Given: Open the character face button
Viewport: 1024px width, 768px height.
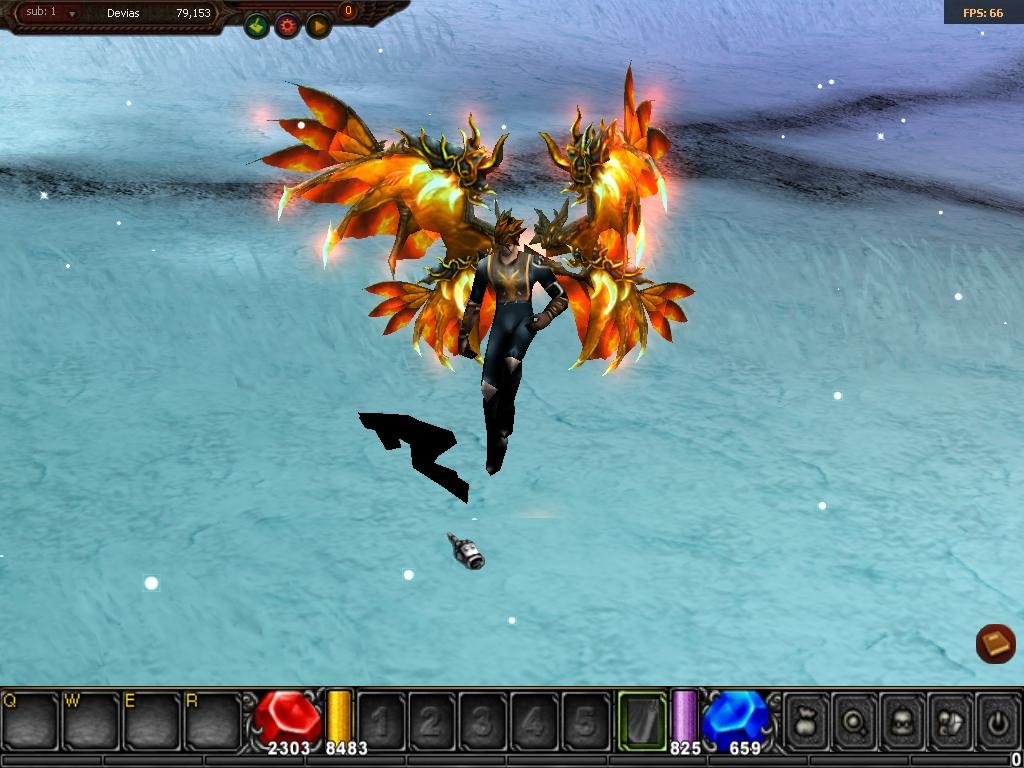Looking at the screenshot, I should pyautogui.click(x=902, y=721).
